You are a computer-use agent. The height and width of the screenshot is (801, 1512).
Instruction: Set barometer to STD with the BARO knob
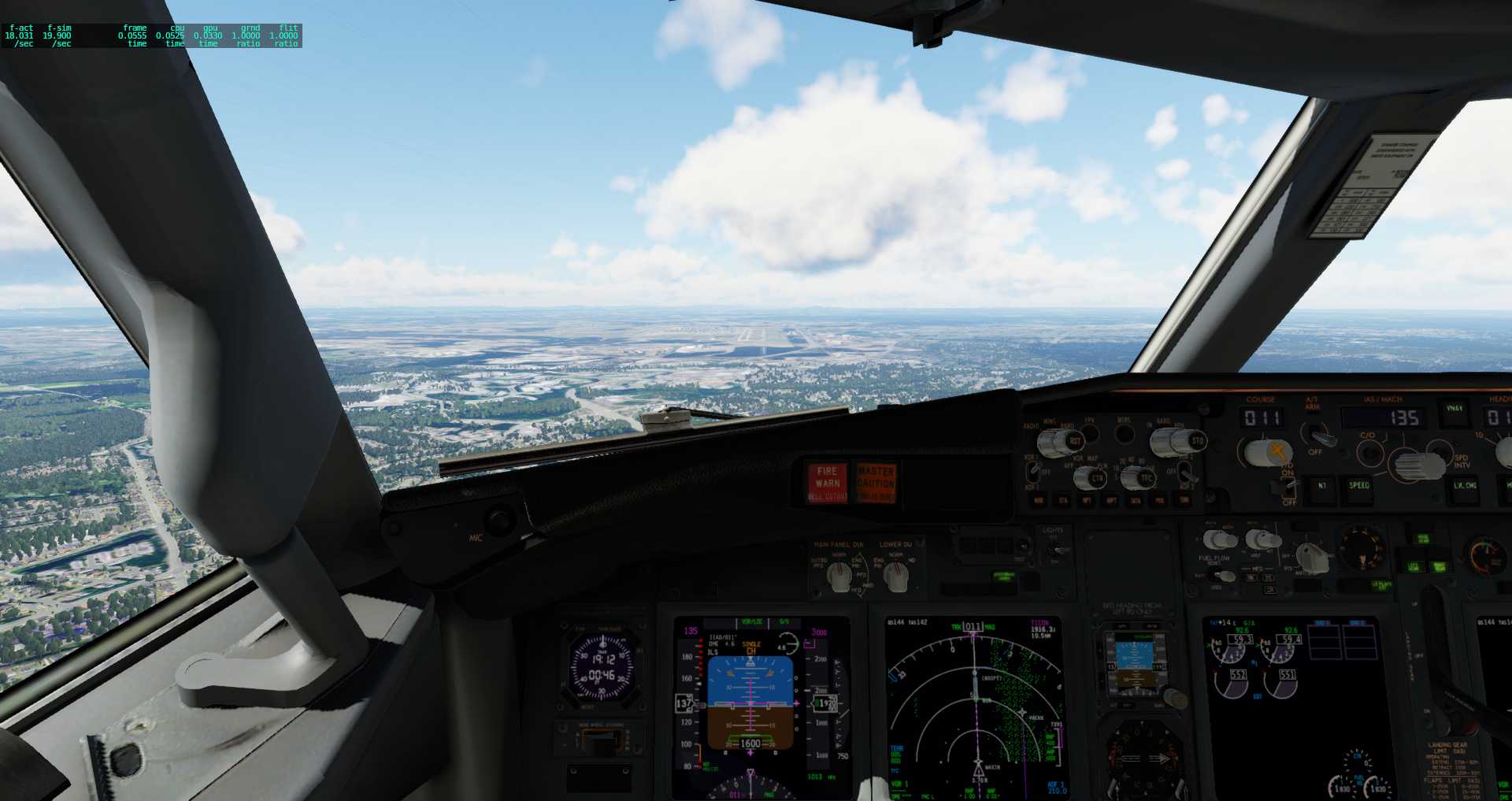point(1197,441)
